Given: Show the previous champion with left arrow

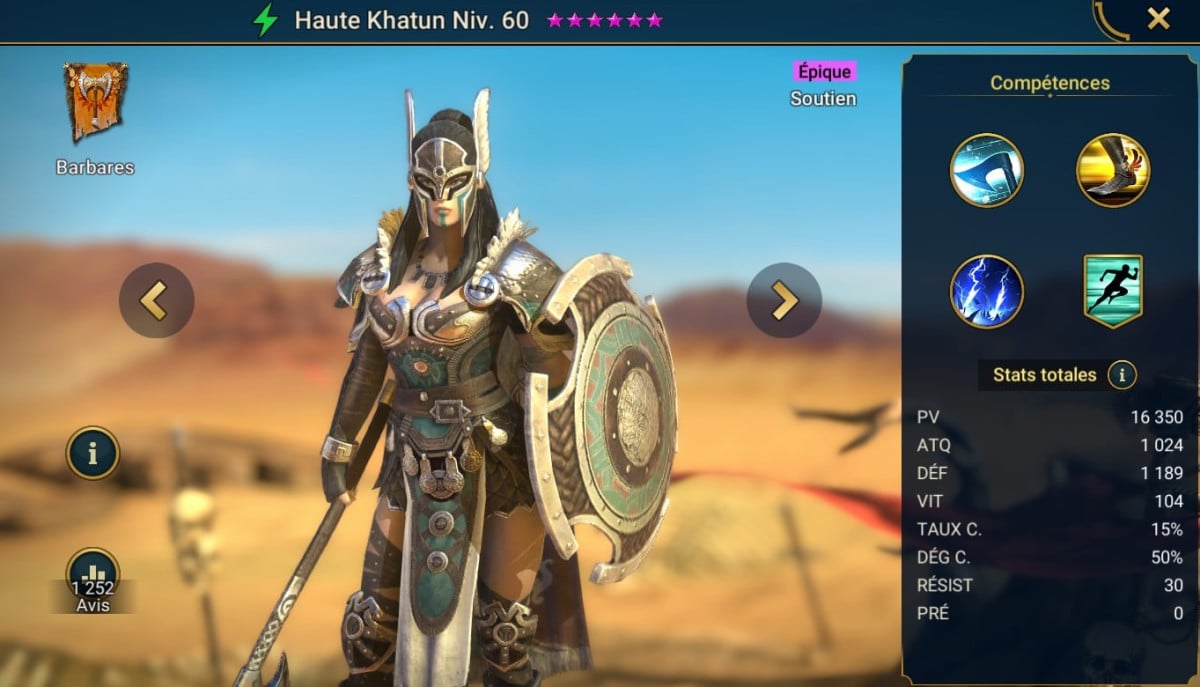Looking at the screenshot, I should pyautogui.click(x=155, y=300).
